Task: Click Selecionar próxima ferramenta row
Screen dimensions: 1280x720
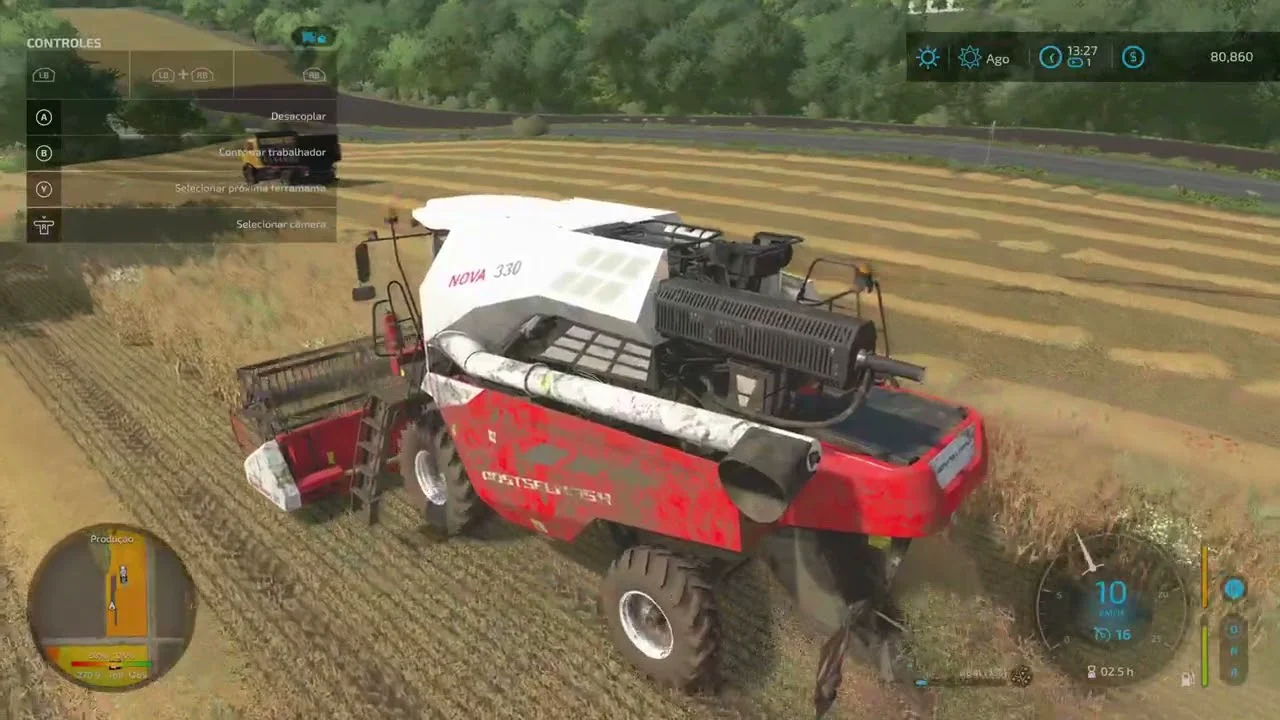Action: click(180, 189)
